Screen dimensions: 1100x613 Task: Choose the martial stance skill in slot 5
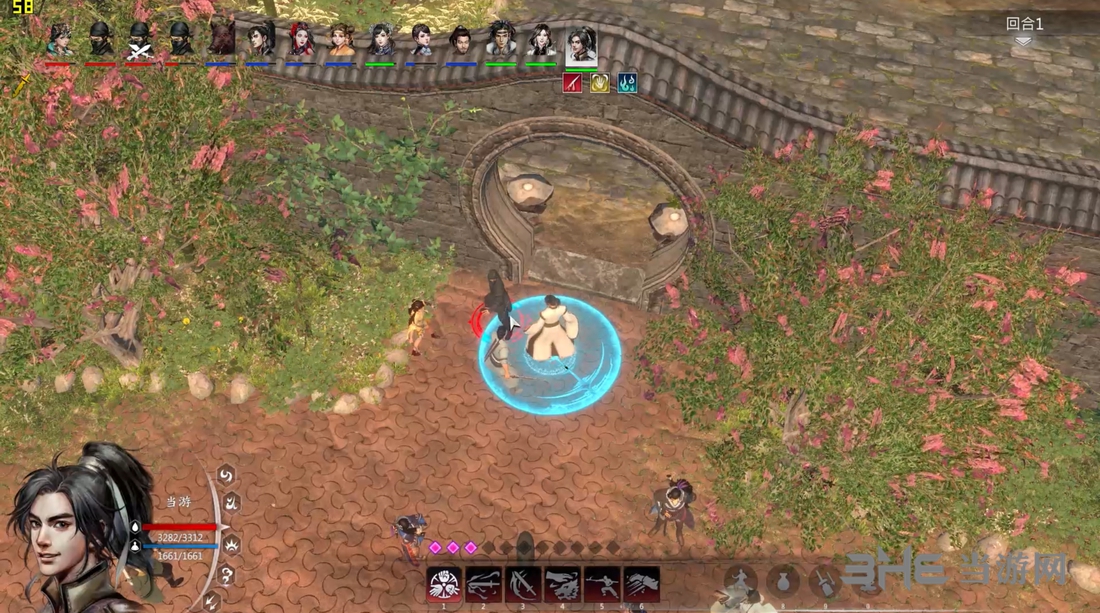(x=602, y=584)
